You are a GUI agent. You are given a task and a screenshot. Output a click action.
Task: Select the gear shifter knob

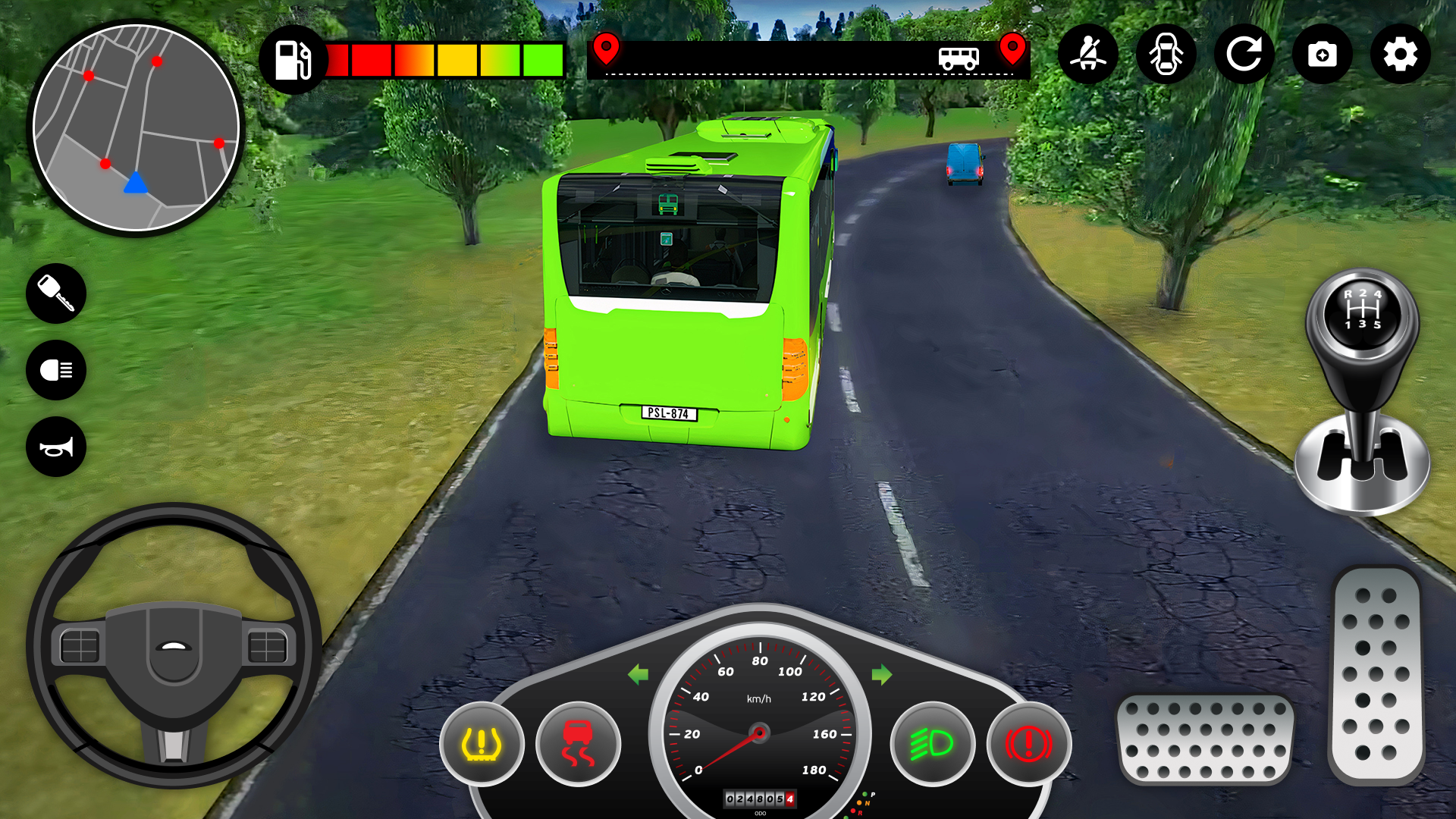click(x=1363, y=312)
